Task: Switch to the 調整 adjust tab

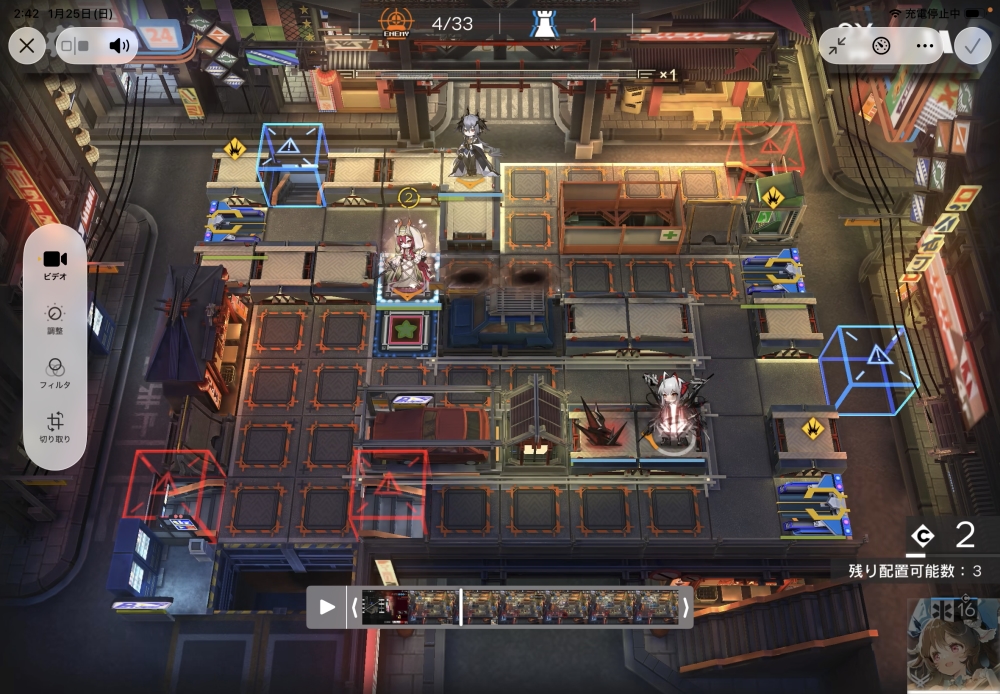Action: point(55,319)
